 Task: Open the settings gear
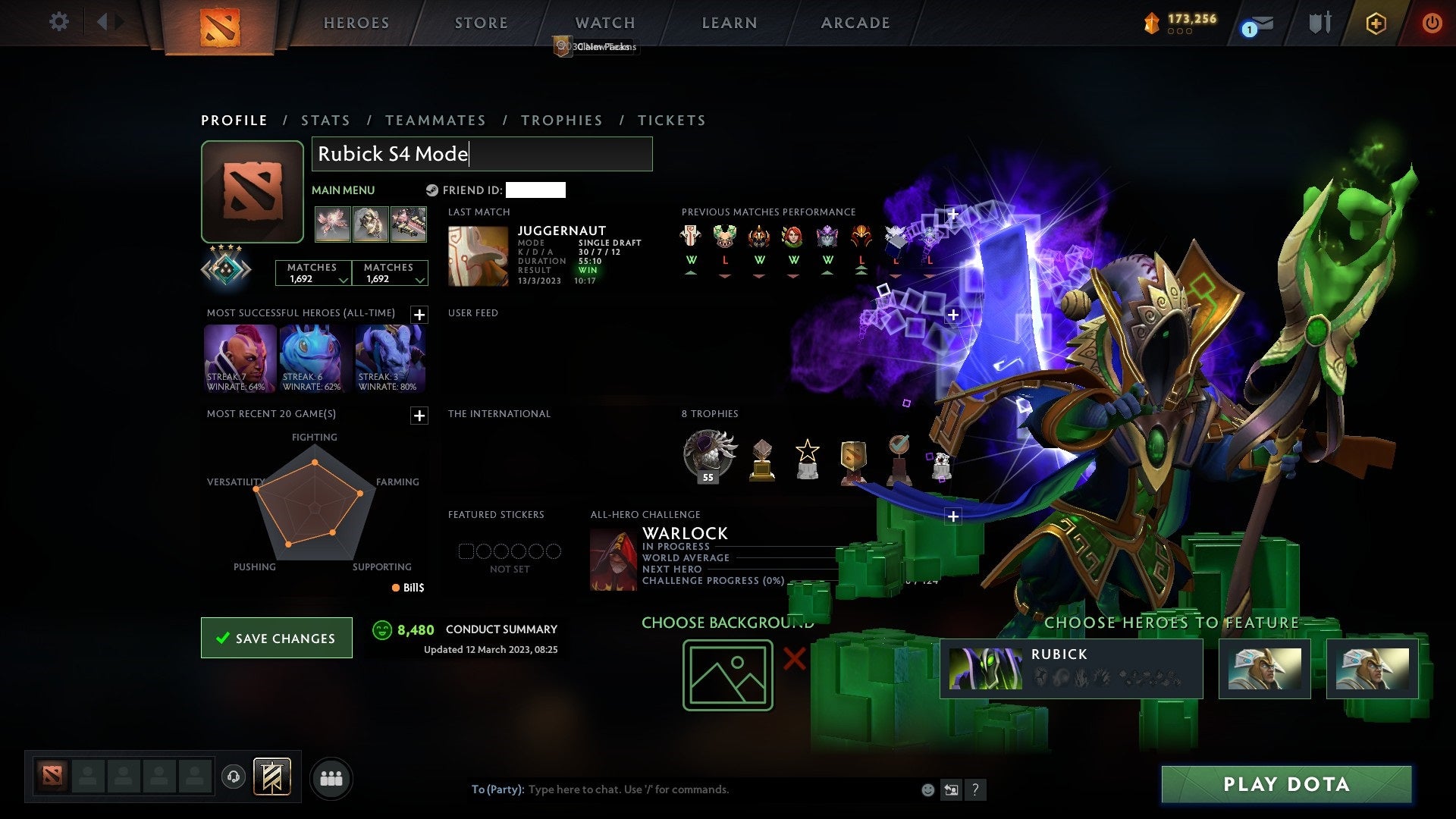58,22
